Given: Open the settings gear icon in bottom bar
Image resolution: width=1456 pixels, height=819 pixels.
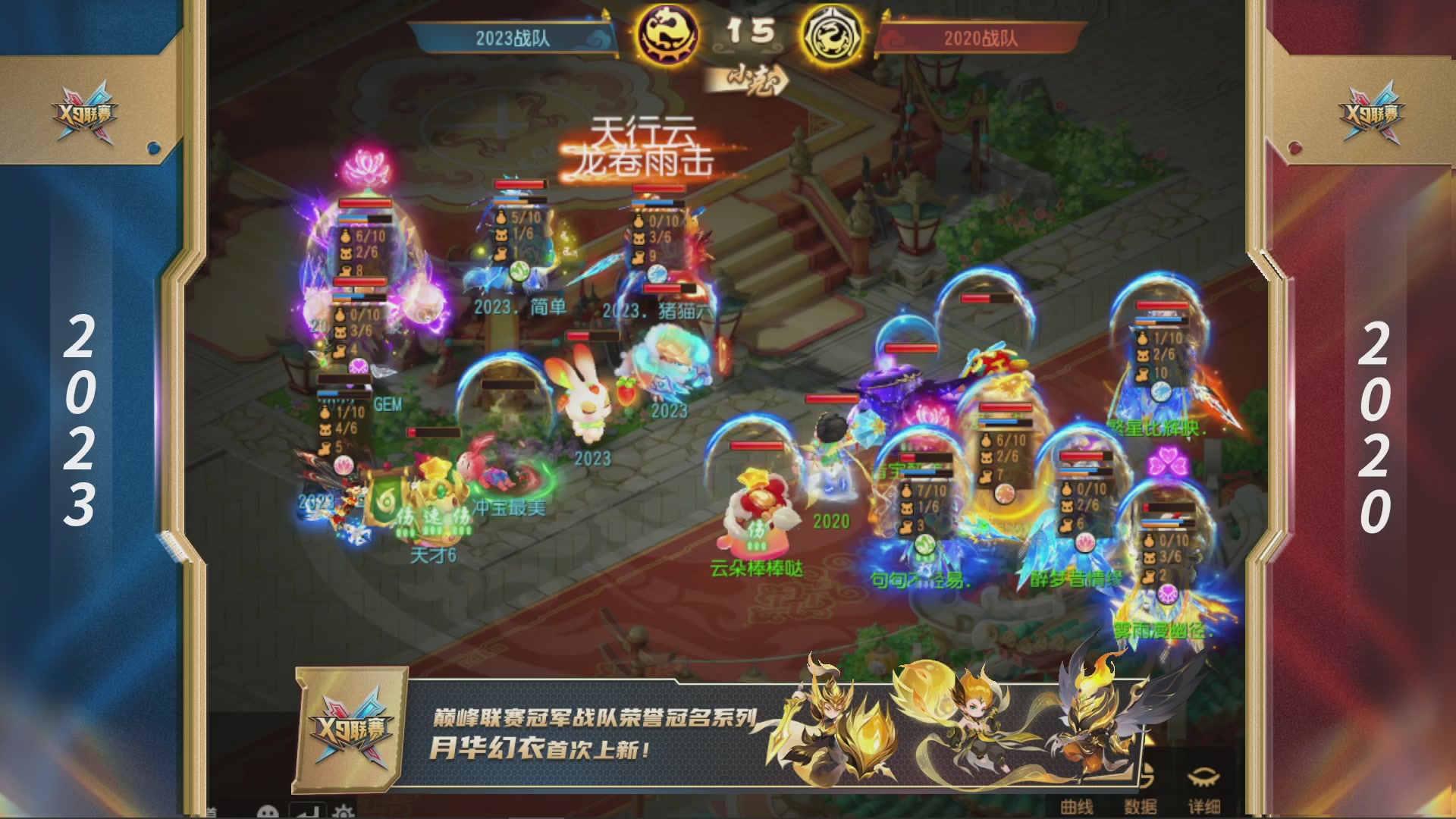Looking at the screenshot, I should point(343,811).
